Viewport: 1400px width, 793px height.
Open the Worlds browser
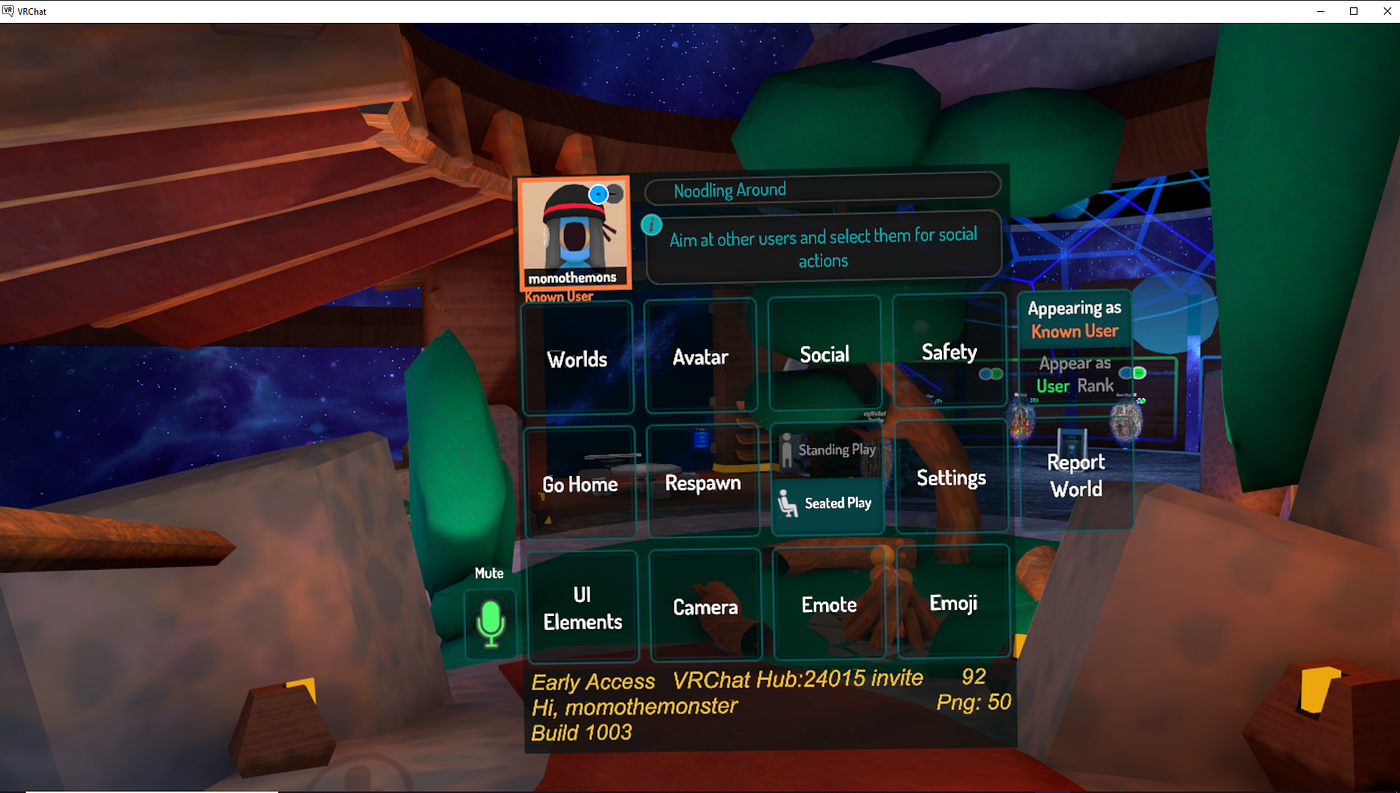pyautogui.click(x=577, y=357)
